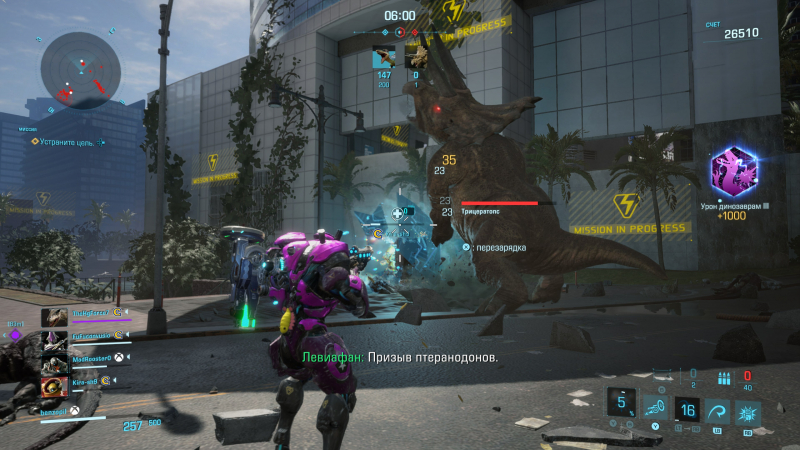800x450 pixels.
Task: Select the "Устраните цель" mission objective tracker
Action: click(x=62, y=143)
